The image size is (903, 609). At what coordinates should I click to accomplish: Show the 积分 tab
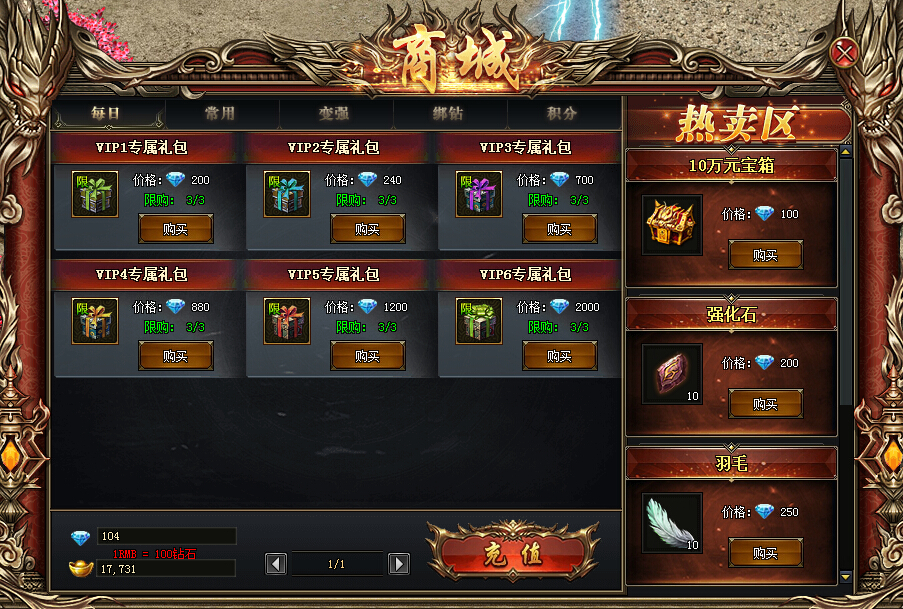pos(562,114)
